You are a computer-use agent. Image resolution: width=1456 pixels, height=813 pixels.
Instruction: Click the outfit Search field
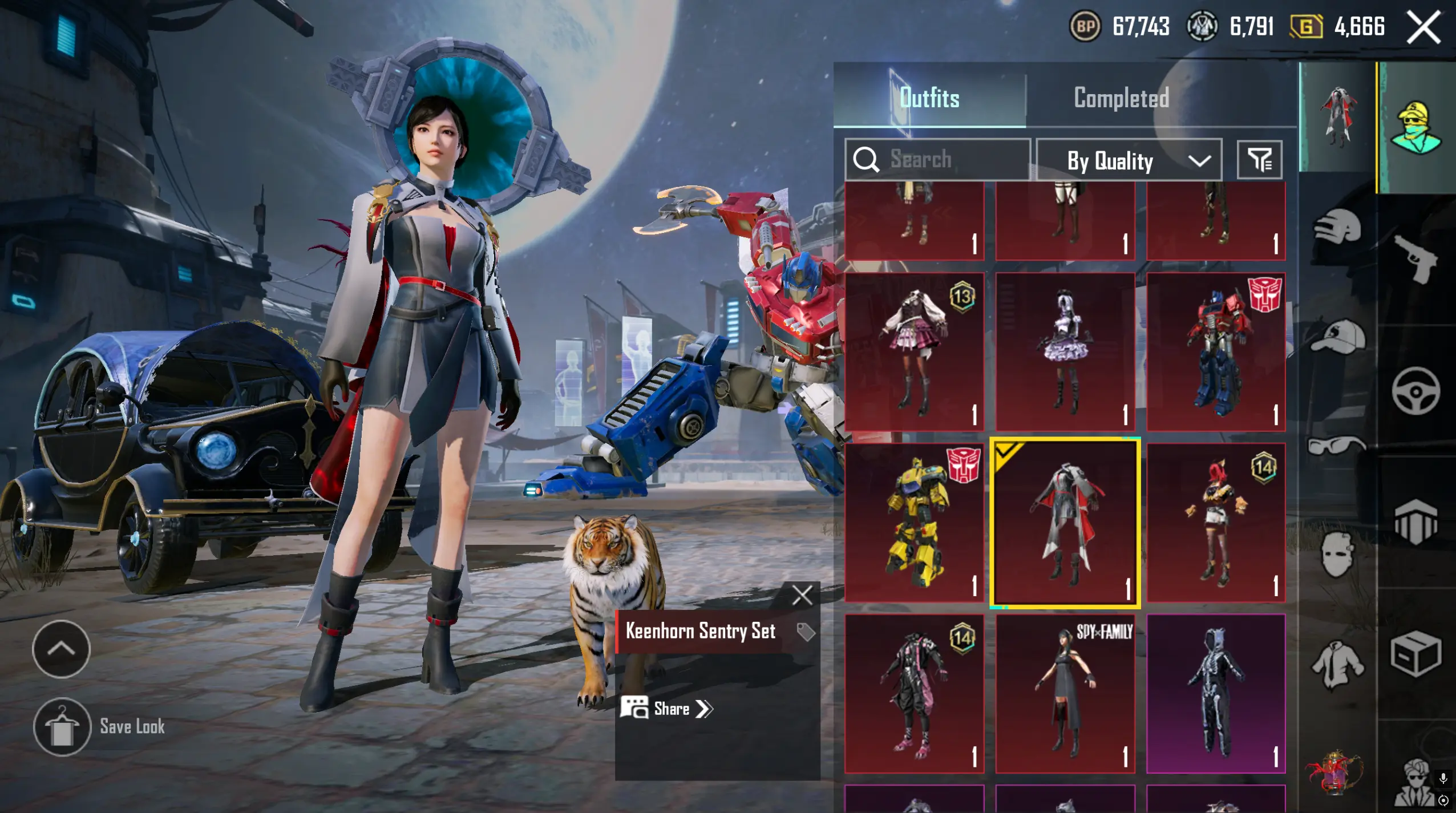pos(947,159)
